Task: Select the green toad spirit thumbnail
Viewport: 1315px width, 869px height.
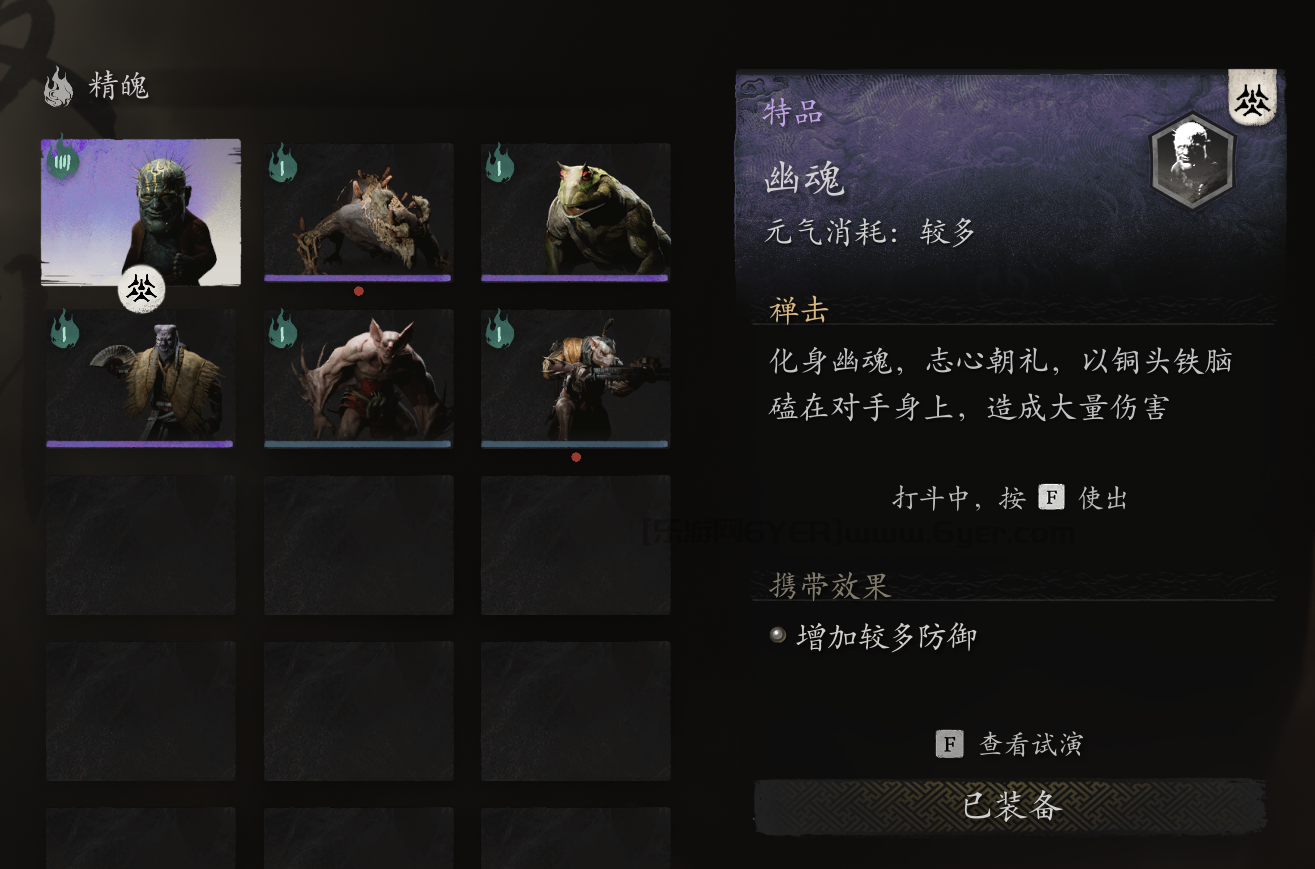Action: pyautogui.click(x=576, y=211)
